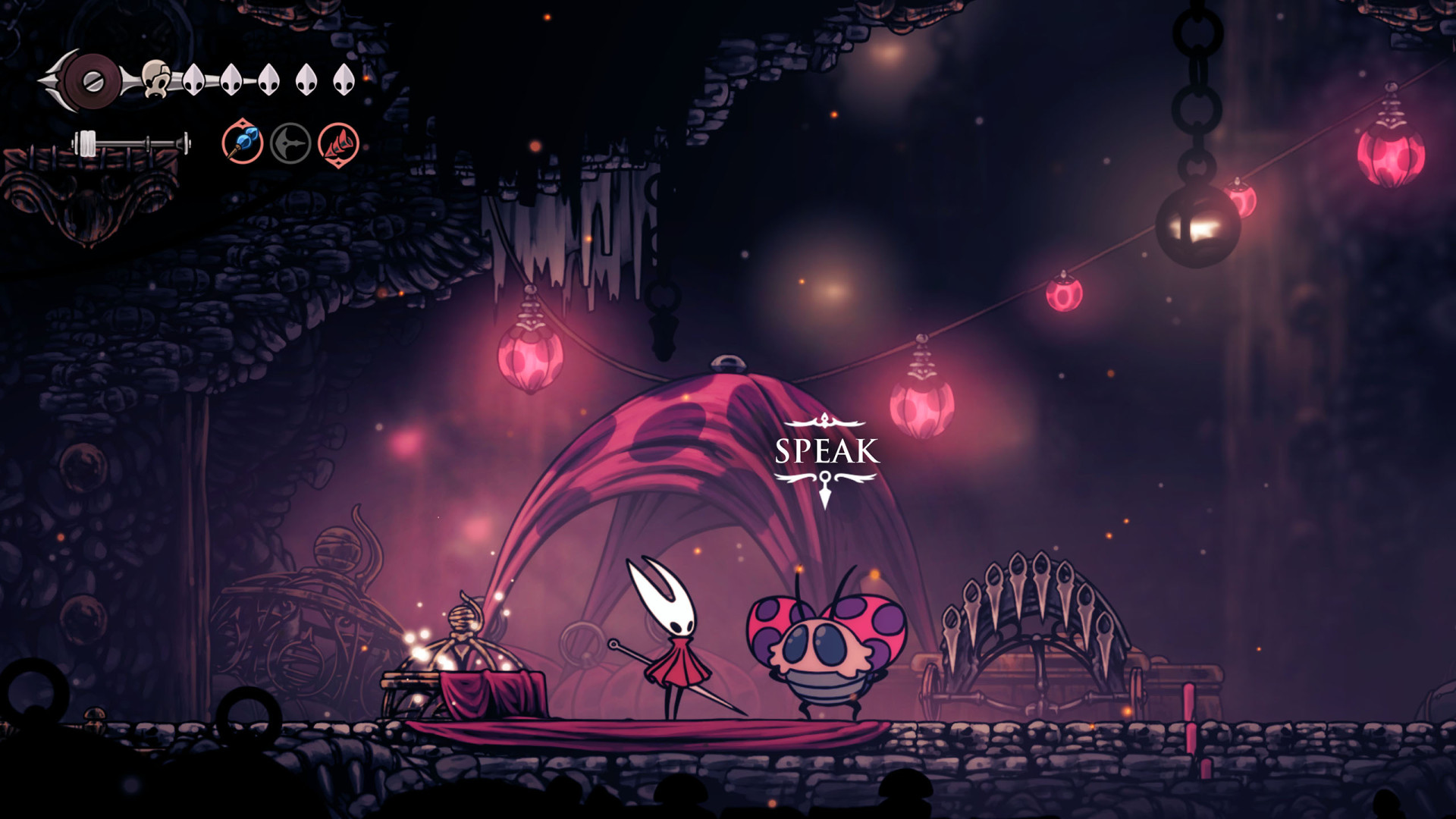Select the greyed-out crescent blade tool icon
This screenshot has width=1456, height=819.
[x=290, y=143]
